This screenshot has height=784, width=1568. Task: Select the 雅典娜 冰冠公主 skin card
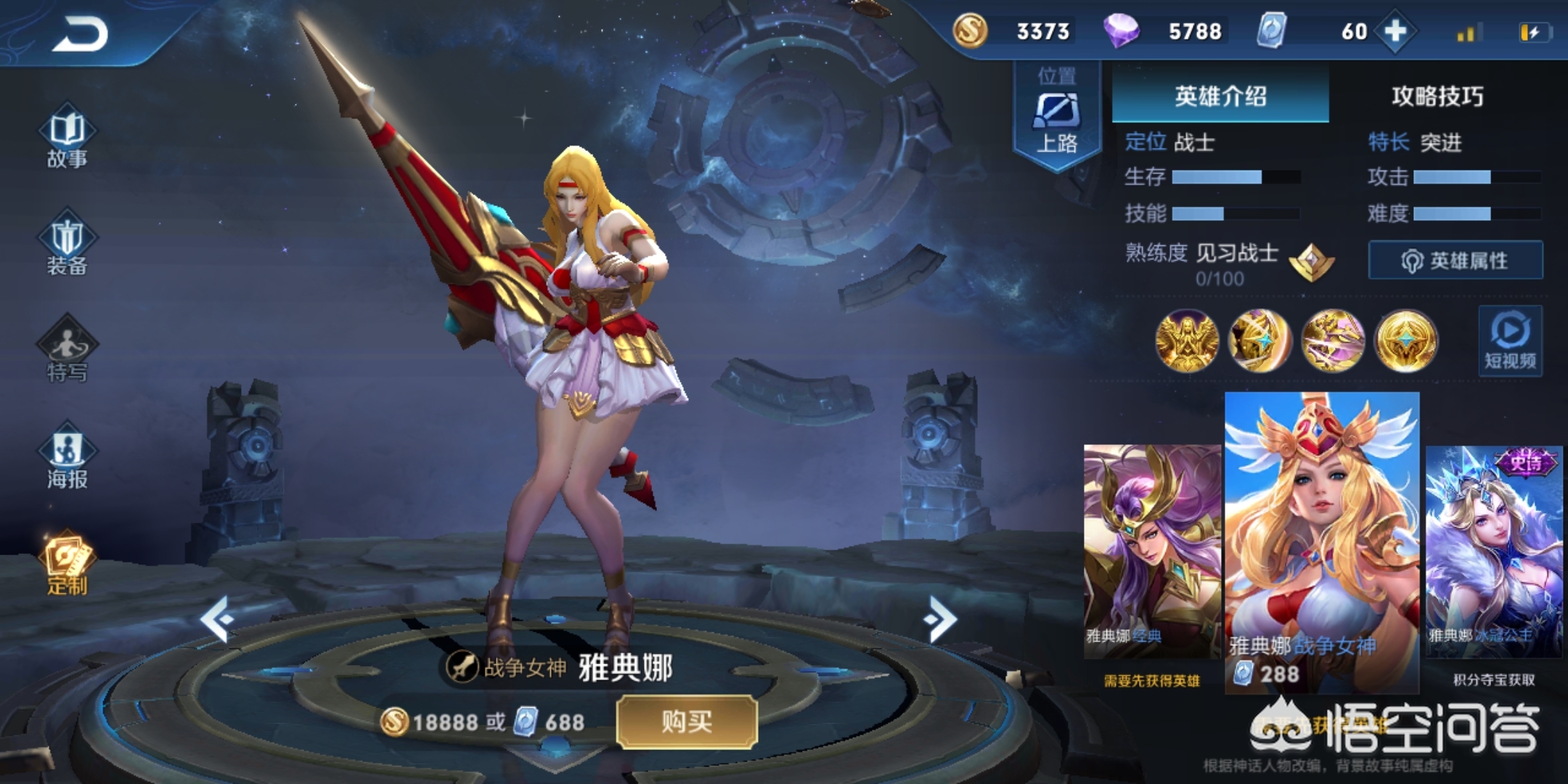point(1493,552)
